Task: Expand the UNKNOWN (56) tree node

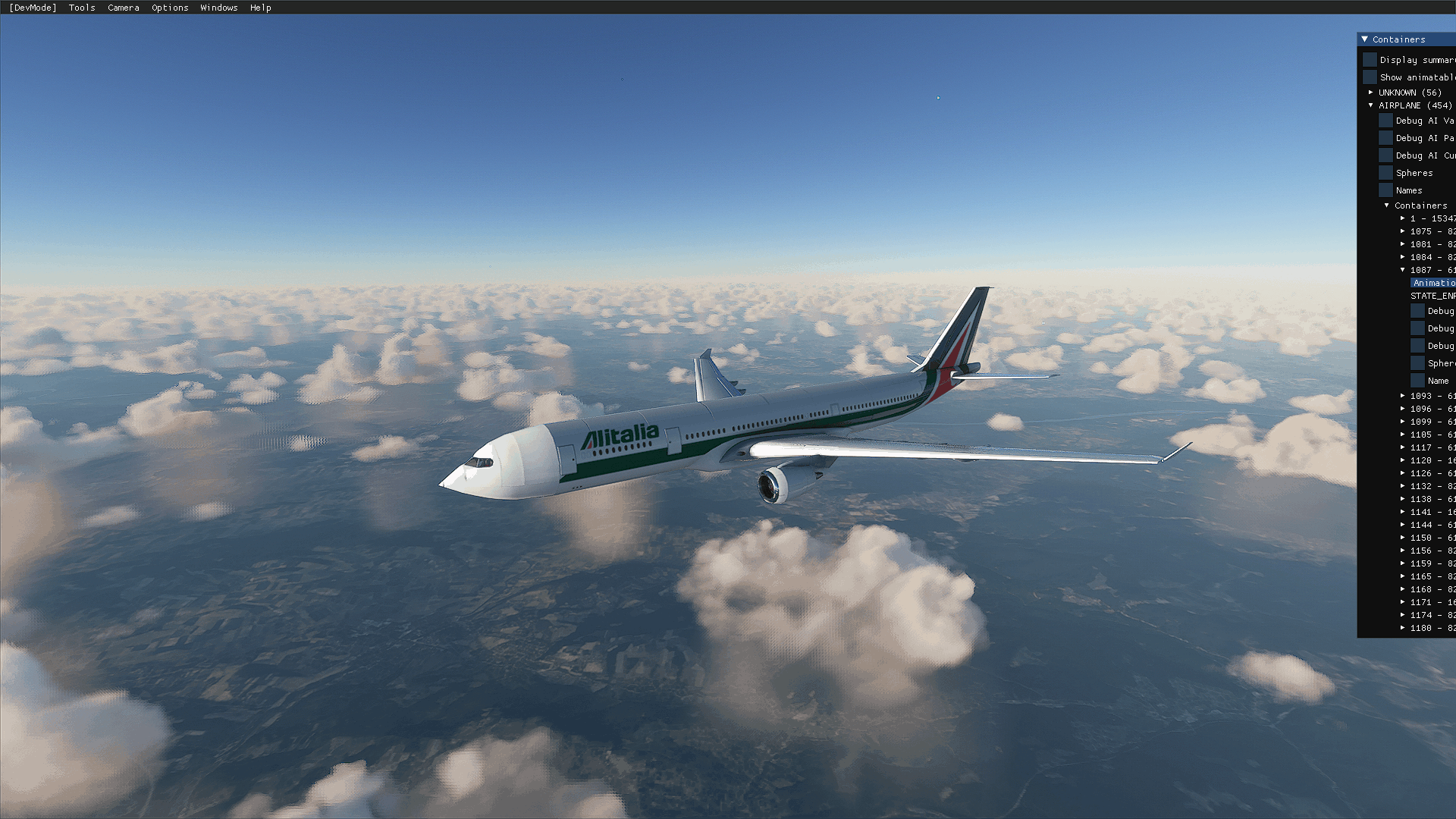Action: click(x=1371, y=93)
